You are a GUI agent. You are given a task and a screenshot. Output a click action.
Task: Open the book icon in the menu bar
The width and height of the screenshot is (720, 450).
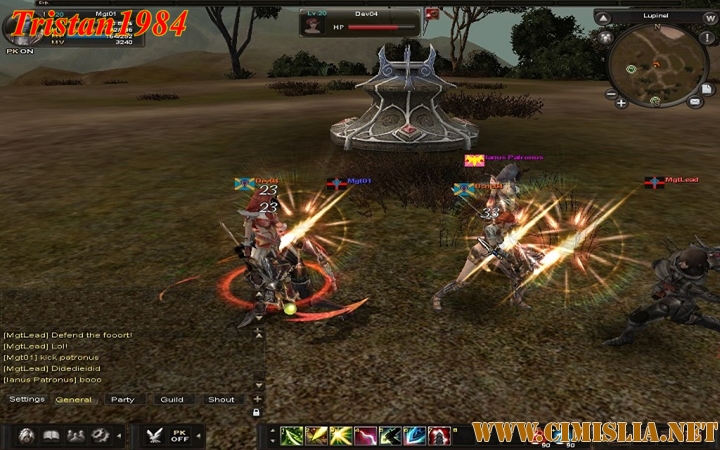51,436
